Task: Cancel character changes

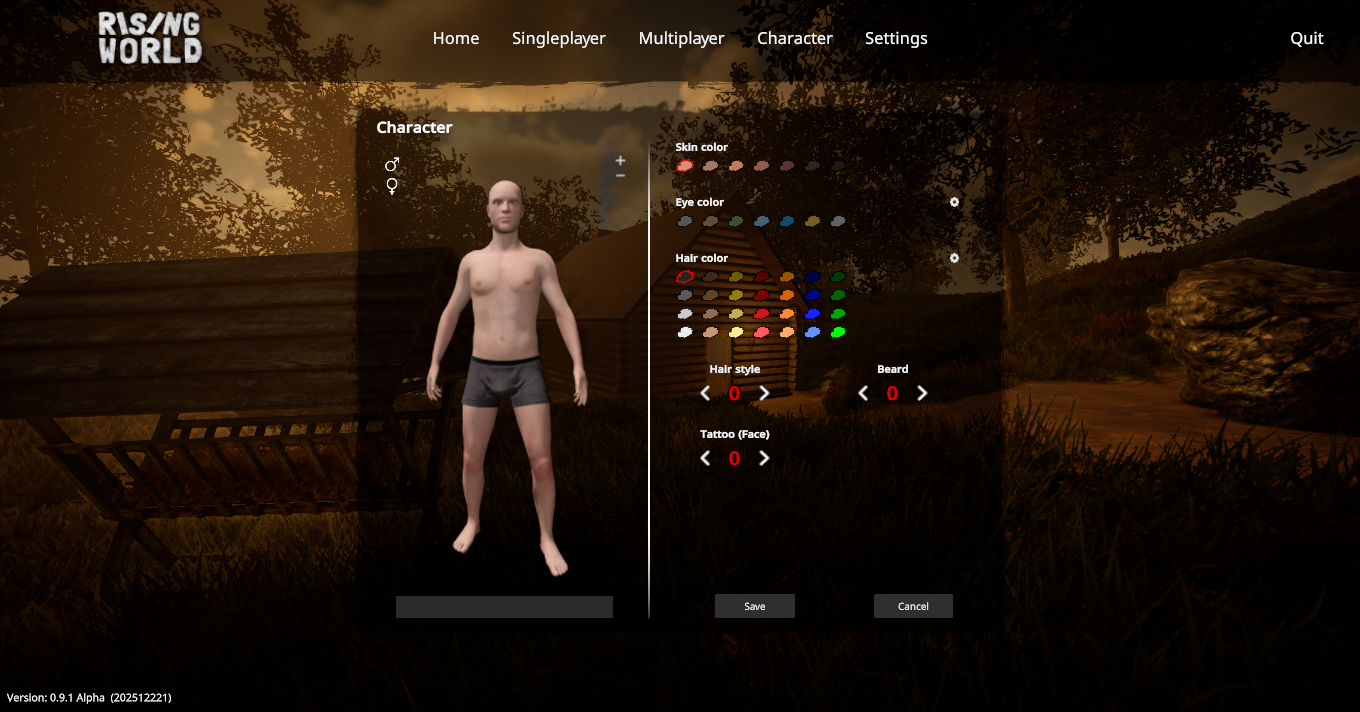Action: tap(913, 606)
